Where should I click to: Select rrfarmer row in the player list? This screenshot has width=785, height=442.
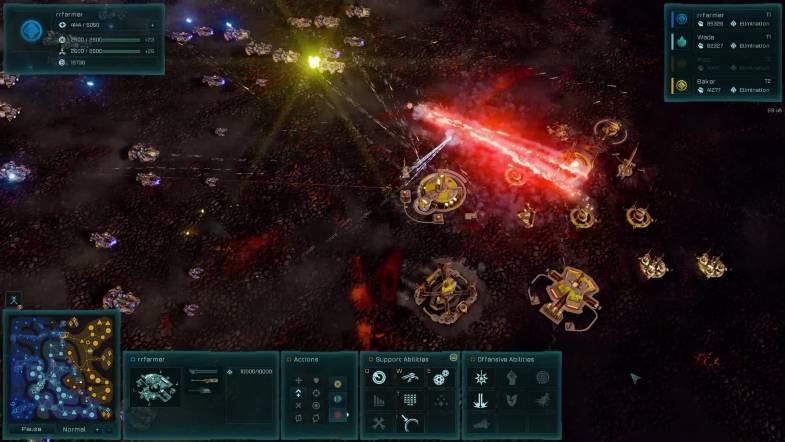click(x=723, y=18)
